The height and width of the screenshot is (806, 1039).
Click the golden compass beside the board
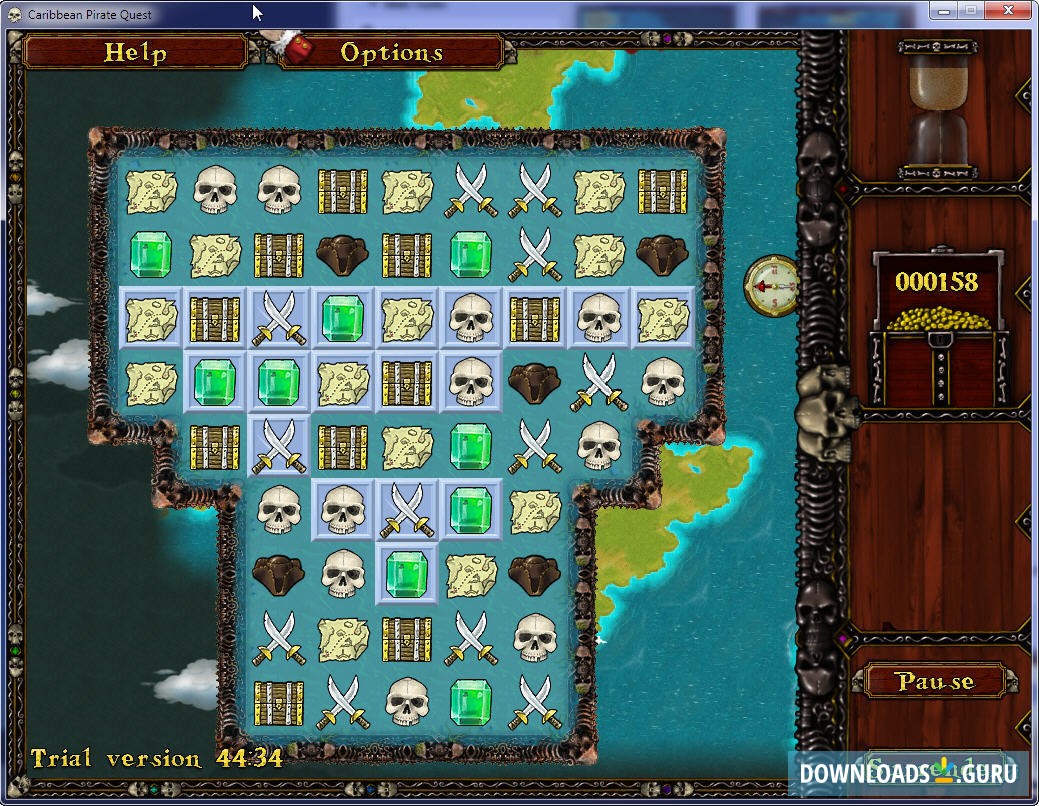pos(771,284)
